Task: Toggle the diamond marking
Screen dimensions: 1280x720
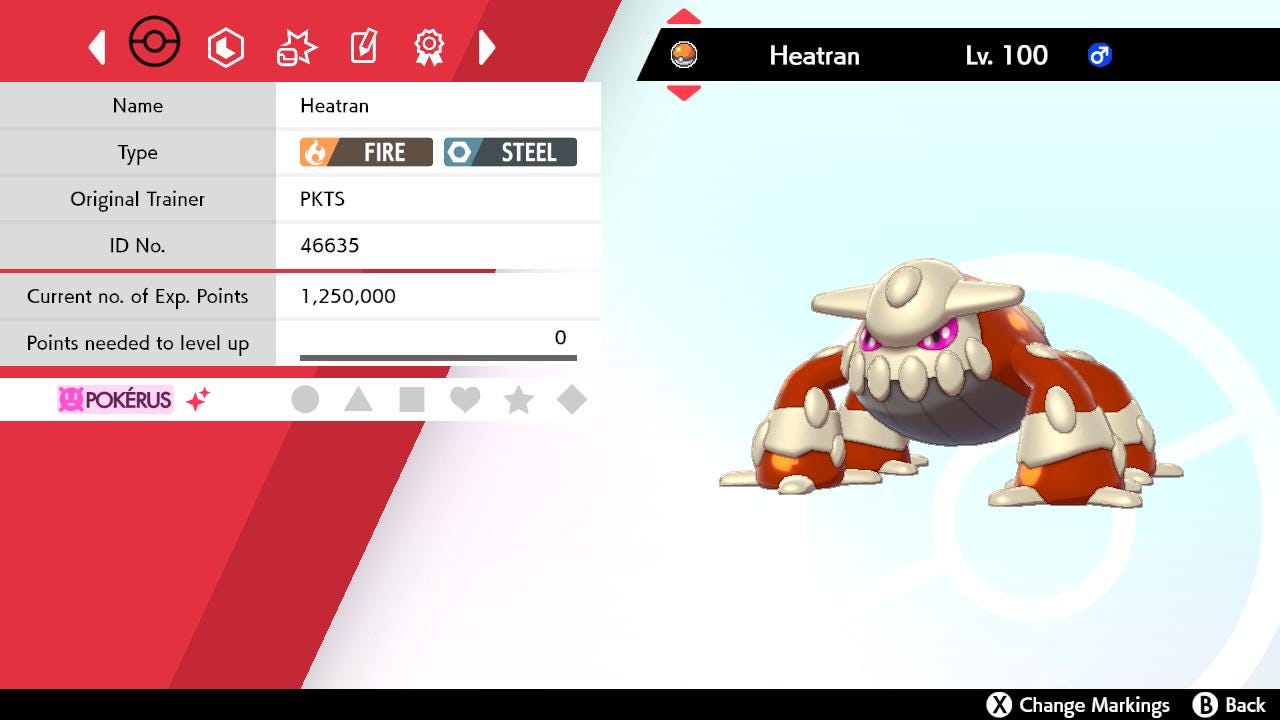Action: coord(572,400)
